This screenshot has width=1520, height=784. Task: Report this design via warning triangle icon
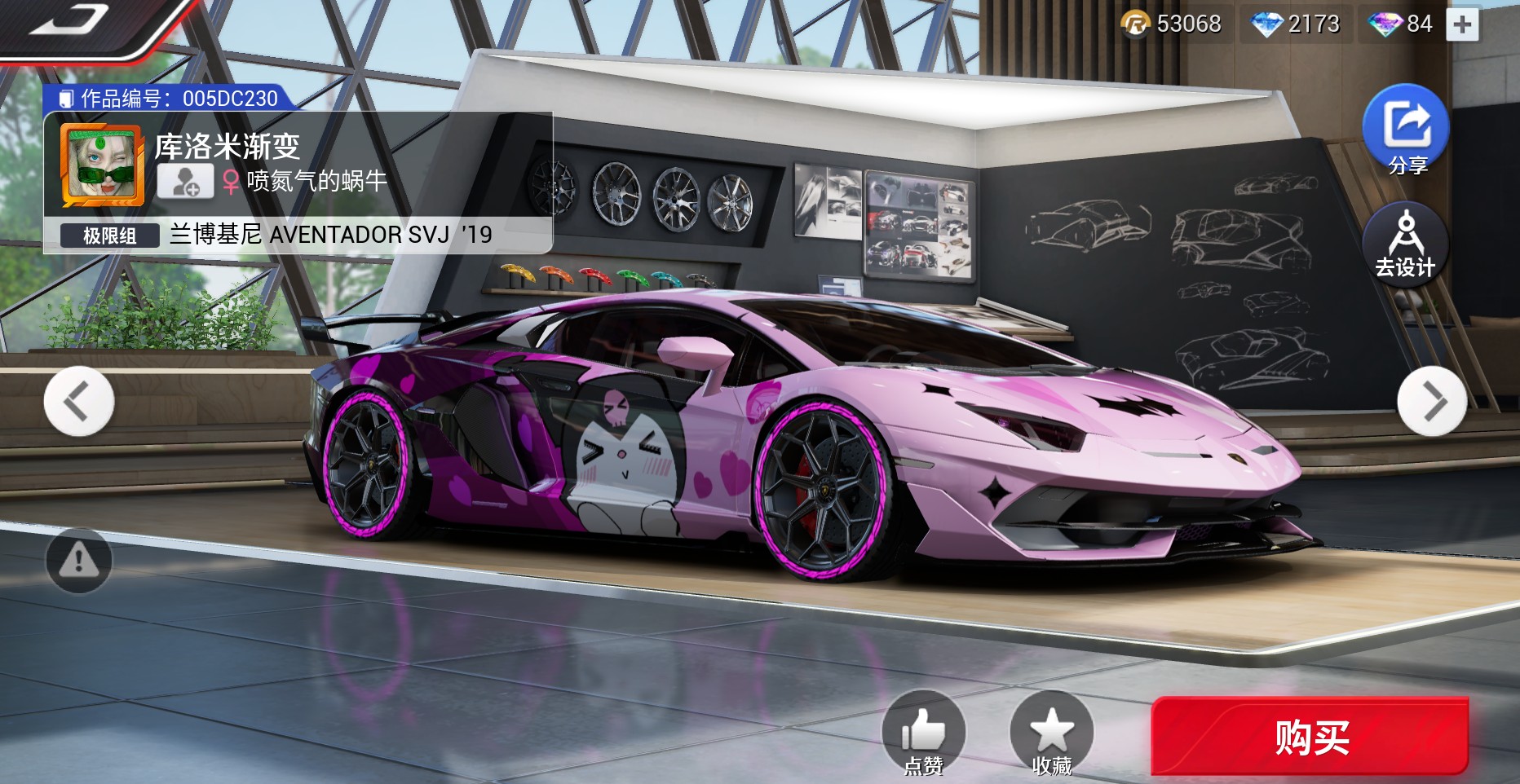pos(79,560)
